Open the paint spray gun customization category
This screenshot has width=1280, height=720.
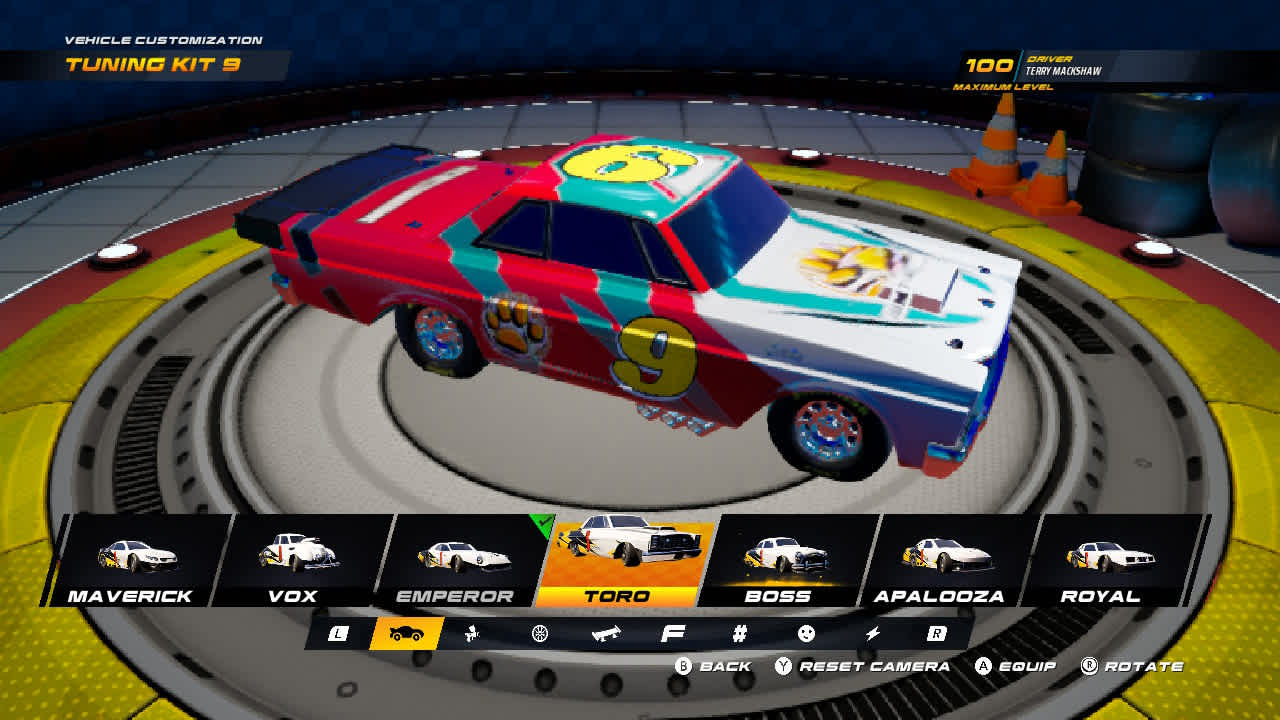pyautogui.click(x=470, y=633)
